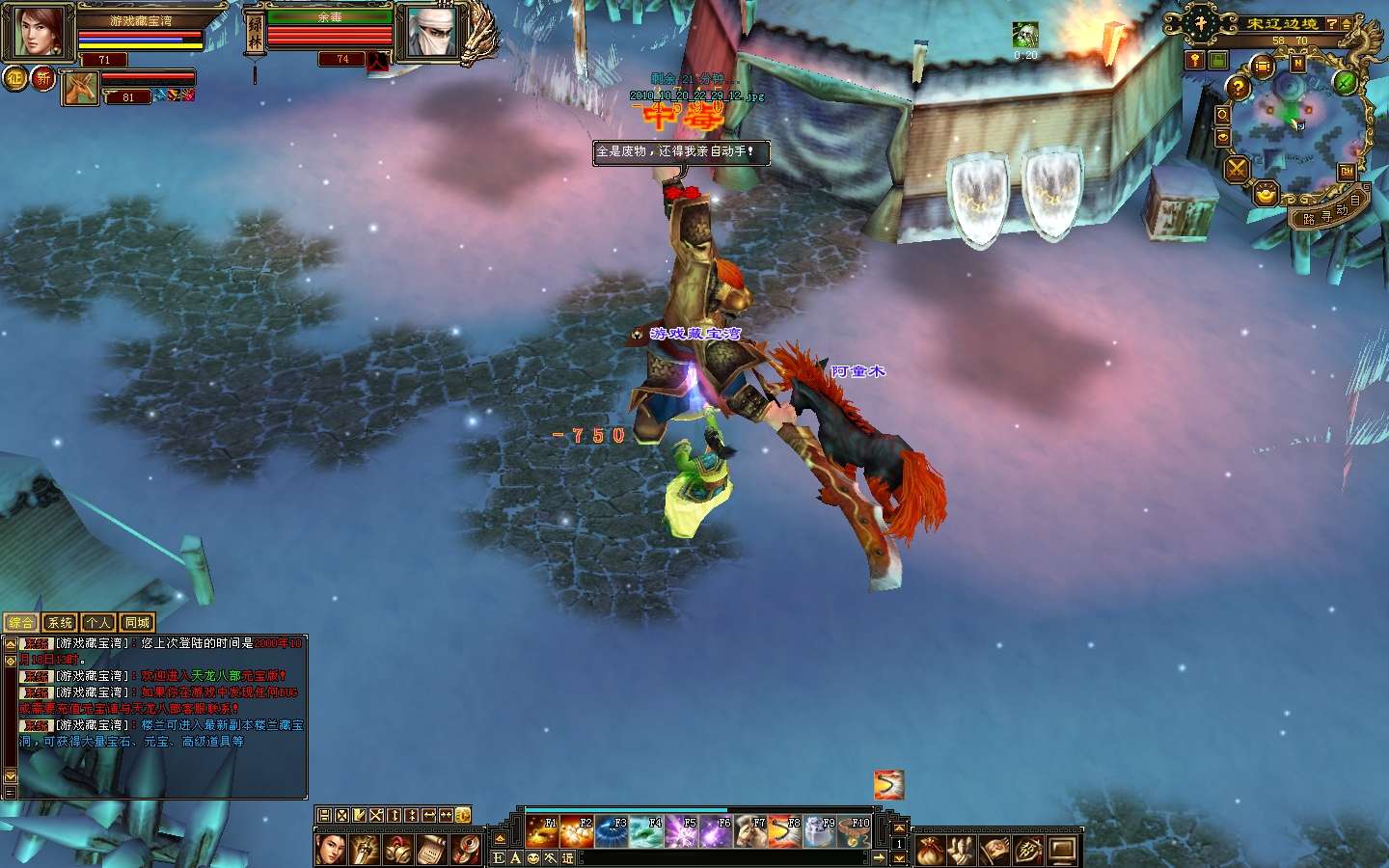Switch to the 系统 chat tab
The width and height of the screenshot is (1389, 868).
tap(60, 623)
